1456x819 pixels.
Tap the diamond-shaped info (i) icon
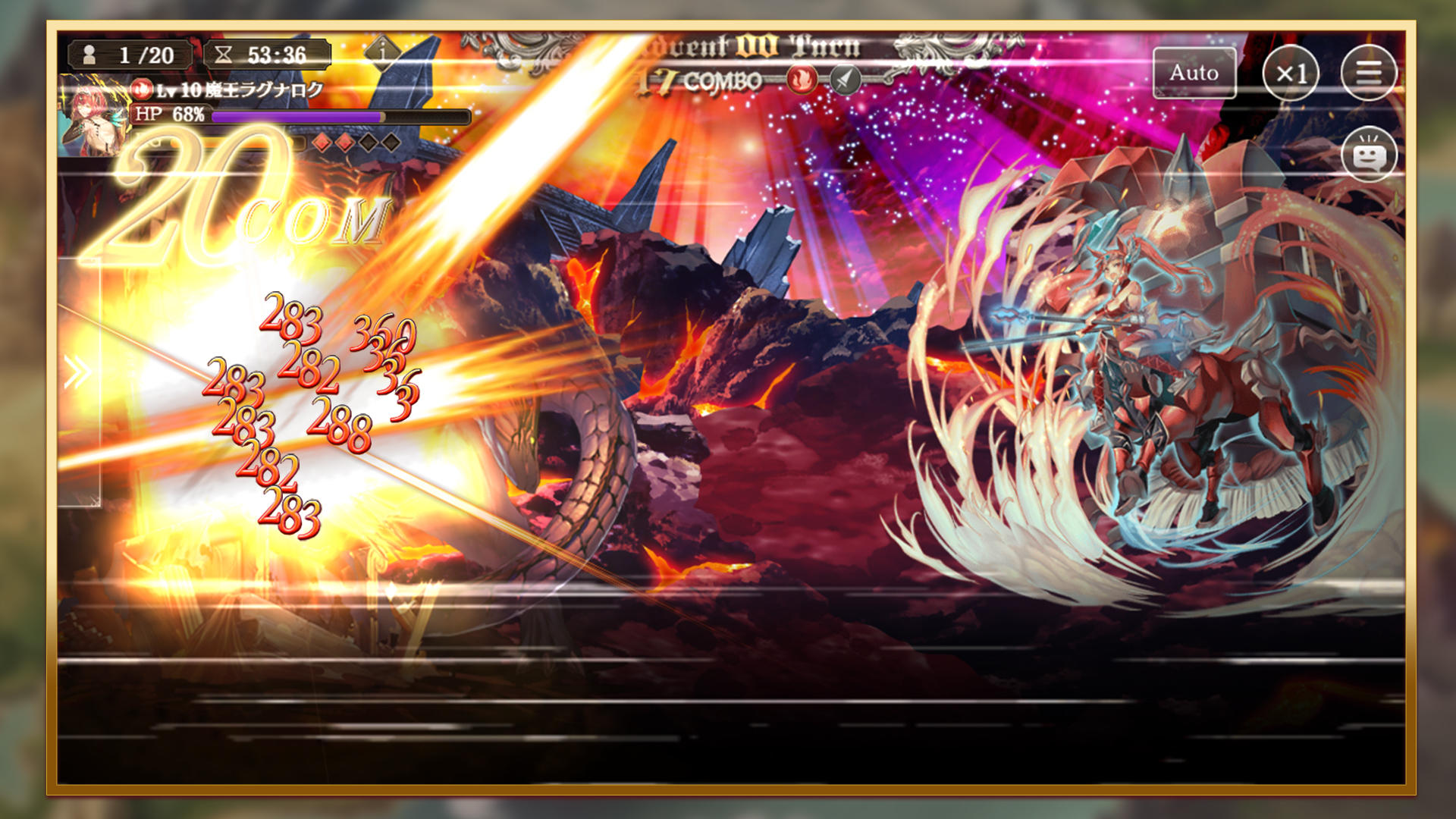point(384,53)
